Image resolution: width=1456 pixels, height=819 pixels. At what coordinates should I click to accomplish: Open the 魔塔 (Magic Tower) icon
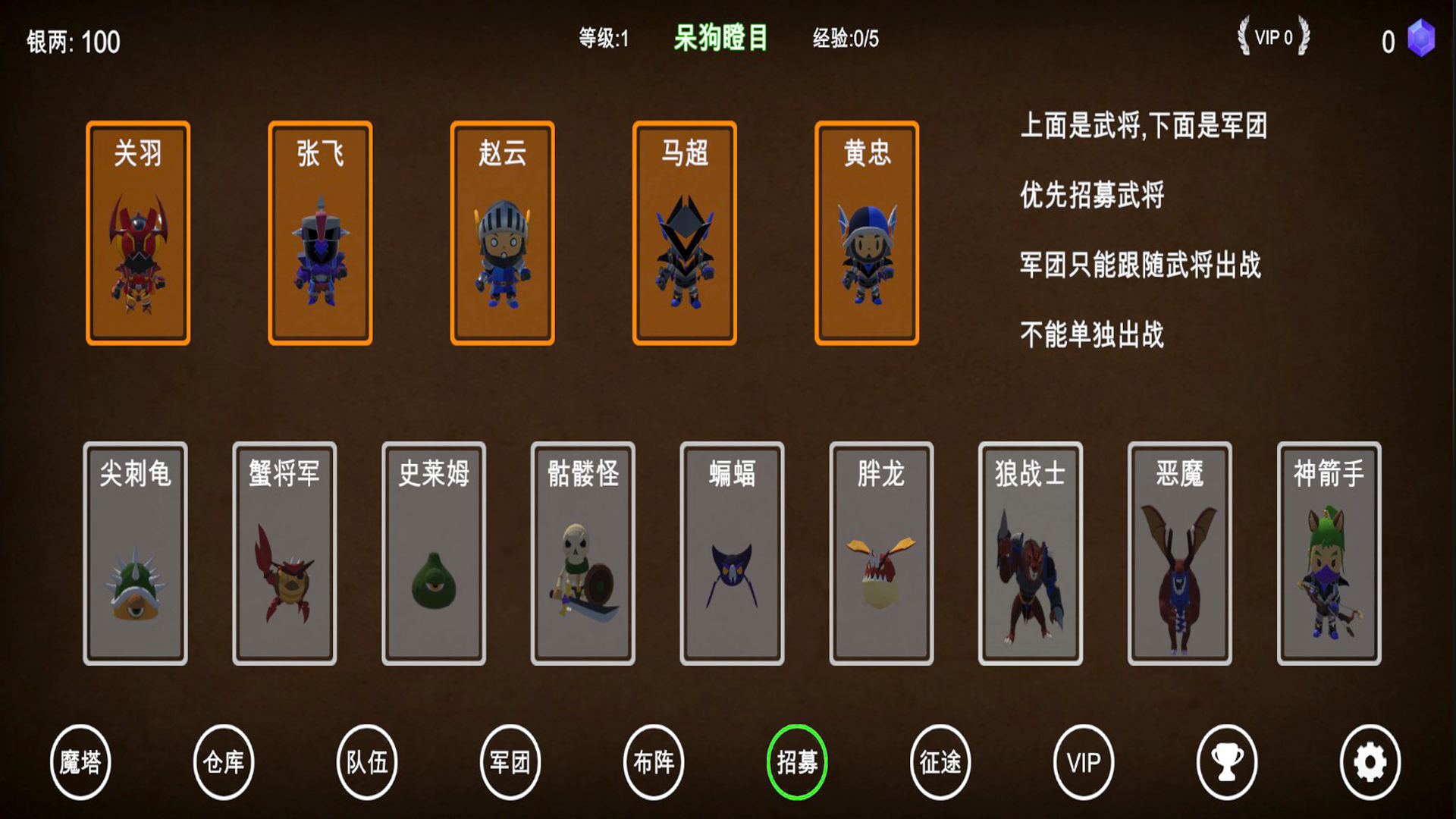(80, 763)
